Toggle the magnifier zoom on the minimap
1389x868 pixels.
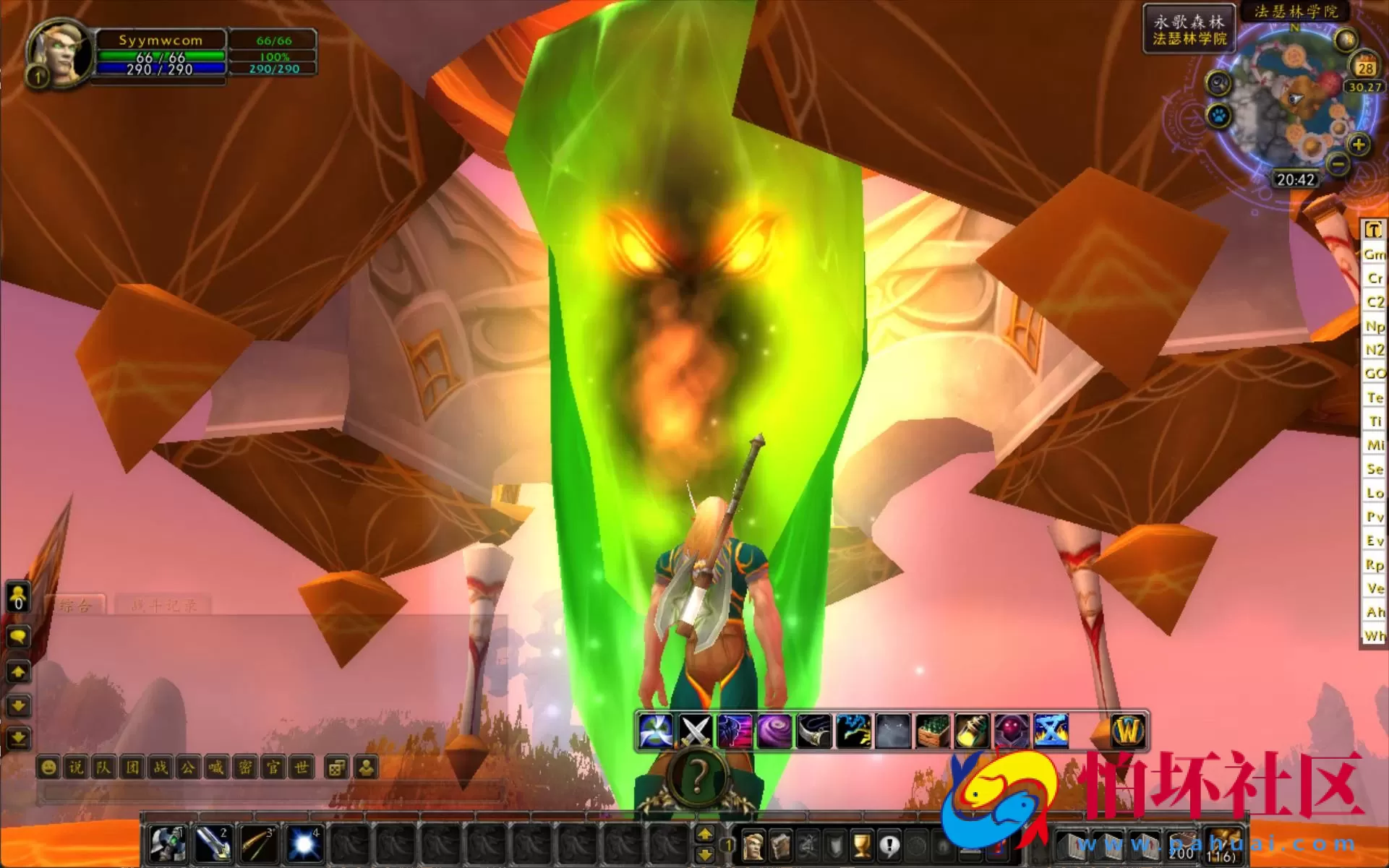1218,84
